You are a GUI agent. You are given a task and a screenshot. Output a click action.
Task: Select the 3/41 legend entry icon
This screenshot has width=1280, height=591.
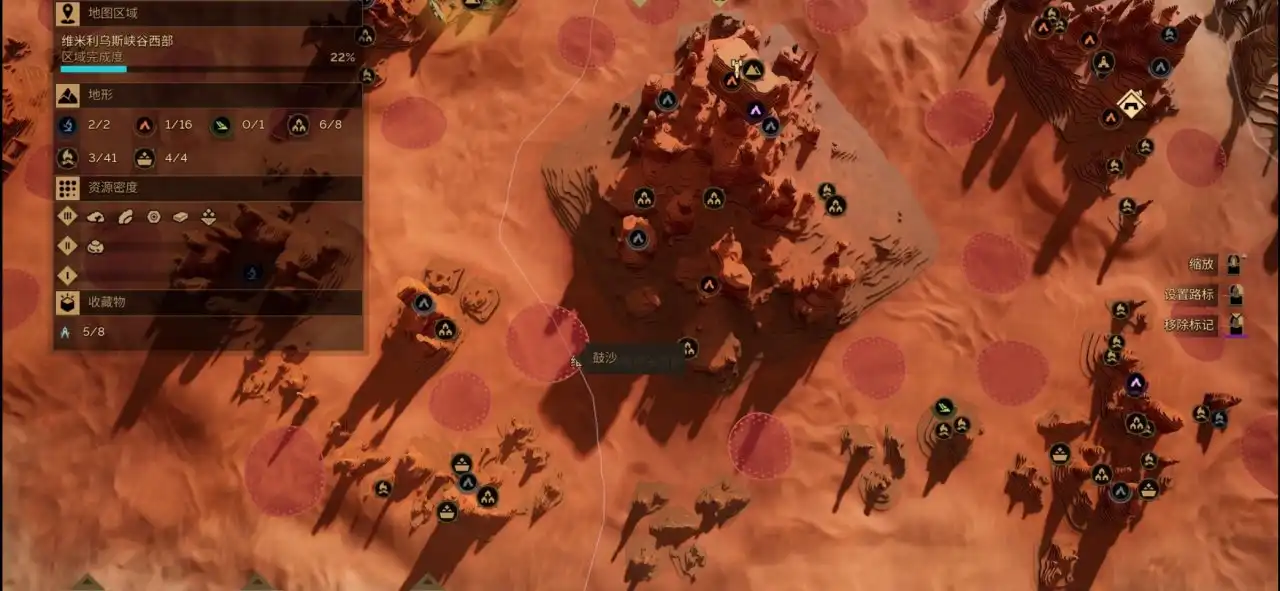(x=68, y=157)
